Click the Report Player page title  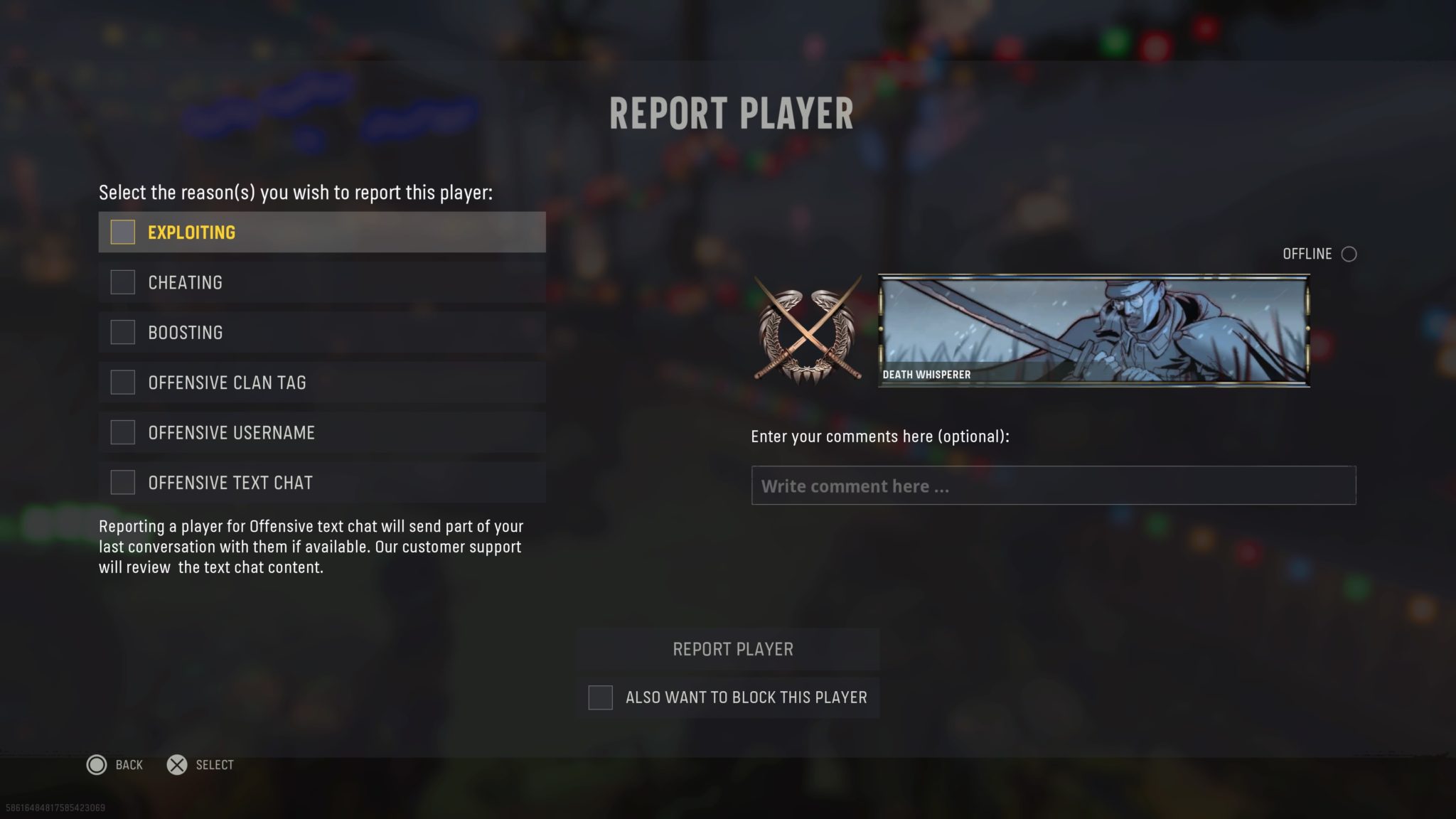pyautogui.click(x=730, y=112)
